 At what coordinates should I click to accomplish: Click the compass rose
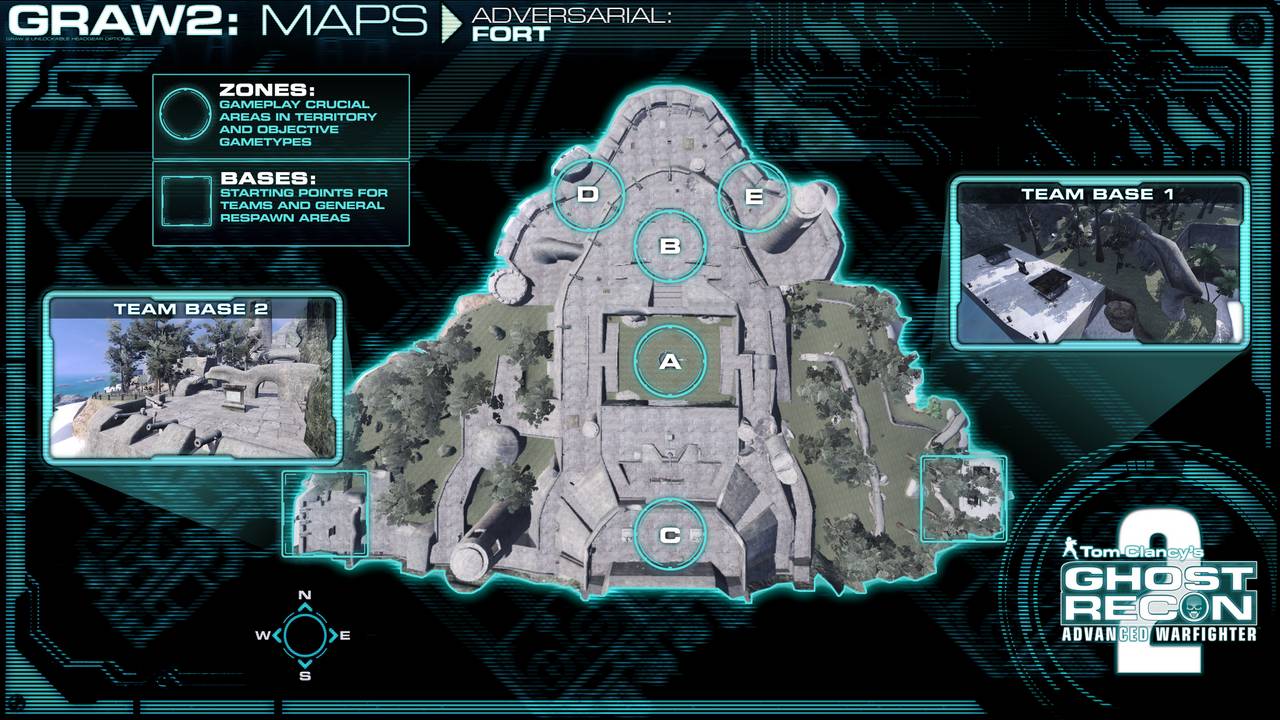[304, 635]
